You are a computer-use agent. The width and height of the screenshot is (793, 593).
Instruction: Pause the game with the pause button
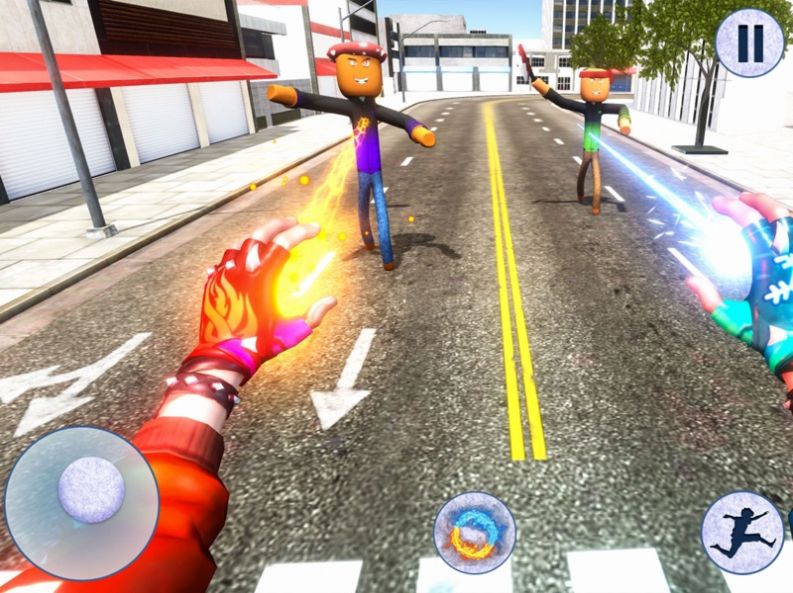pos(750,43)
